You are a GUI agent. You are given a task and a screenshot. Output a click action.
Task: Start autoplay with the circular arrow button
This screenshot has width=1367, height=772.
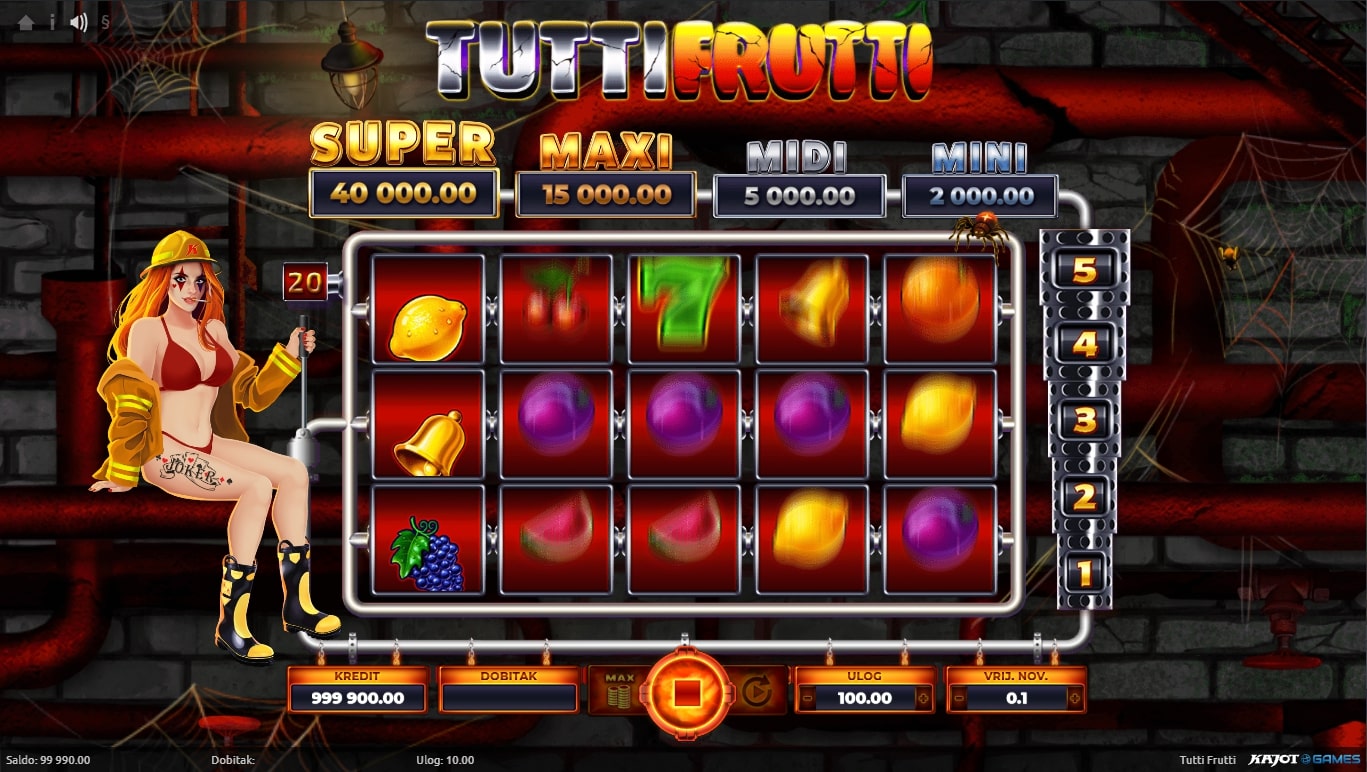tap(755, 692)
